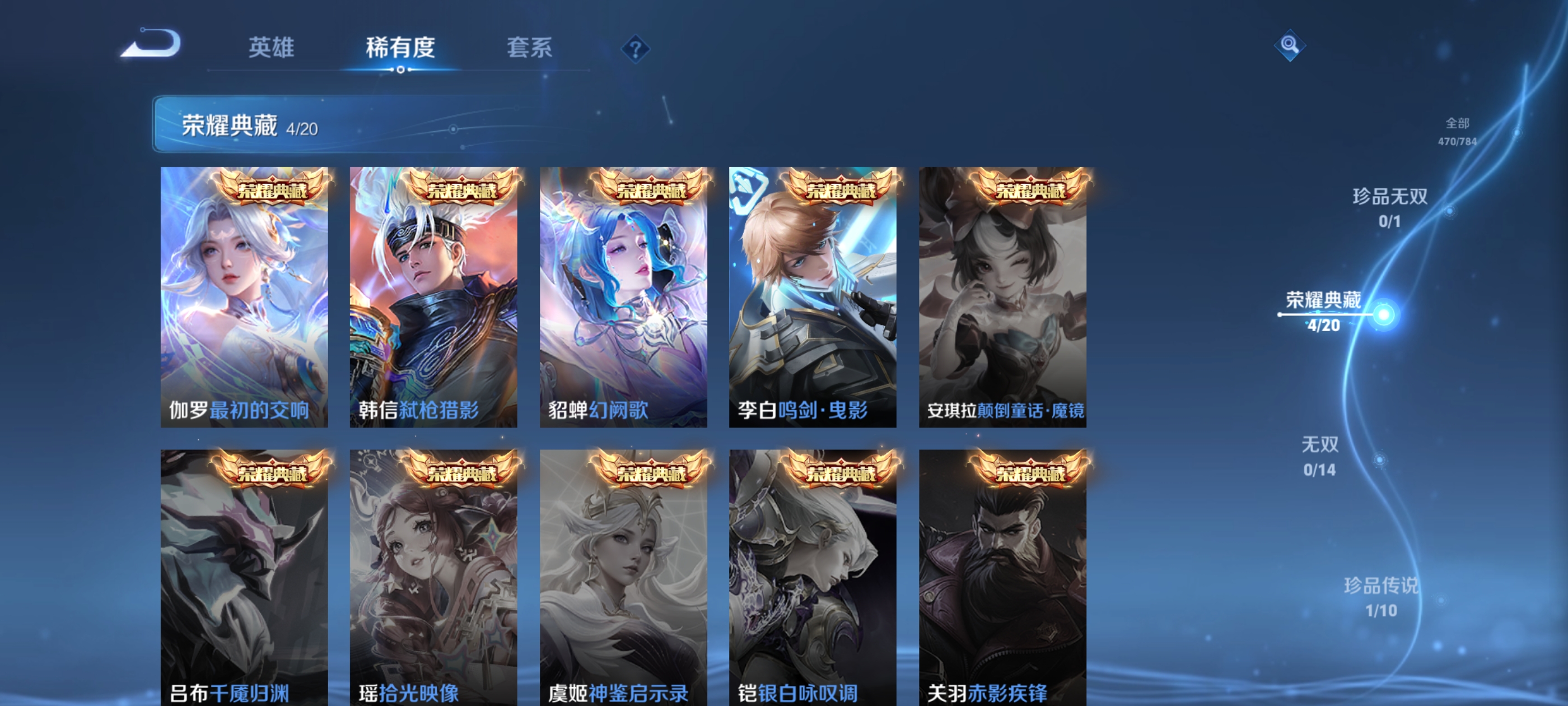This screenshot has width=1568, height=706.
Task: Click the dot indicator under 稀有度 tab
Action: coord(400,70)
